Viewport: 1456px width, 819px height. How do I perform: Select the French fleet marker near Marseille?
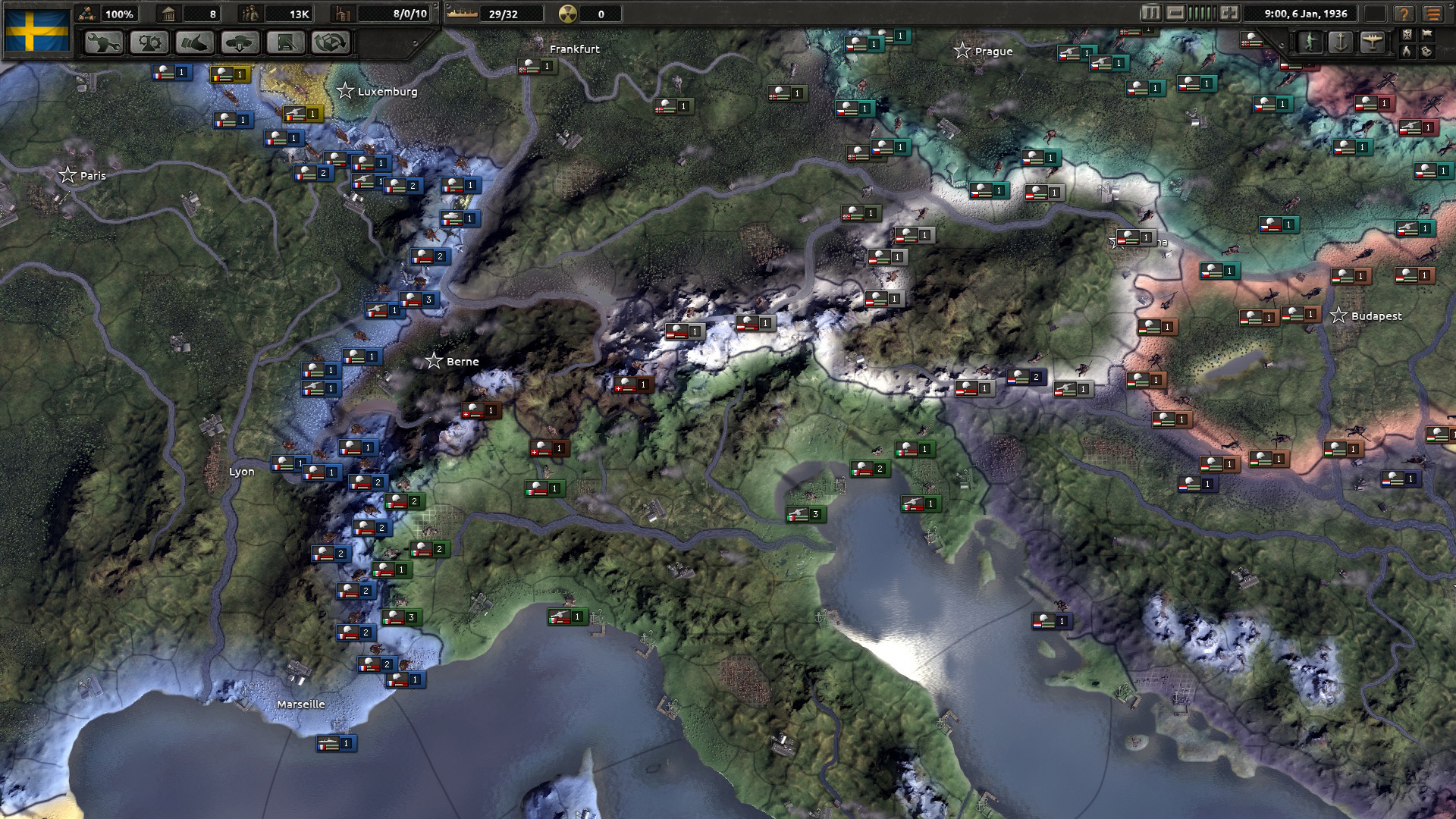coord(336,744)
